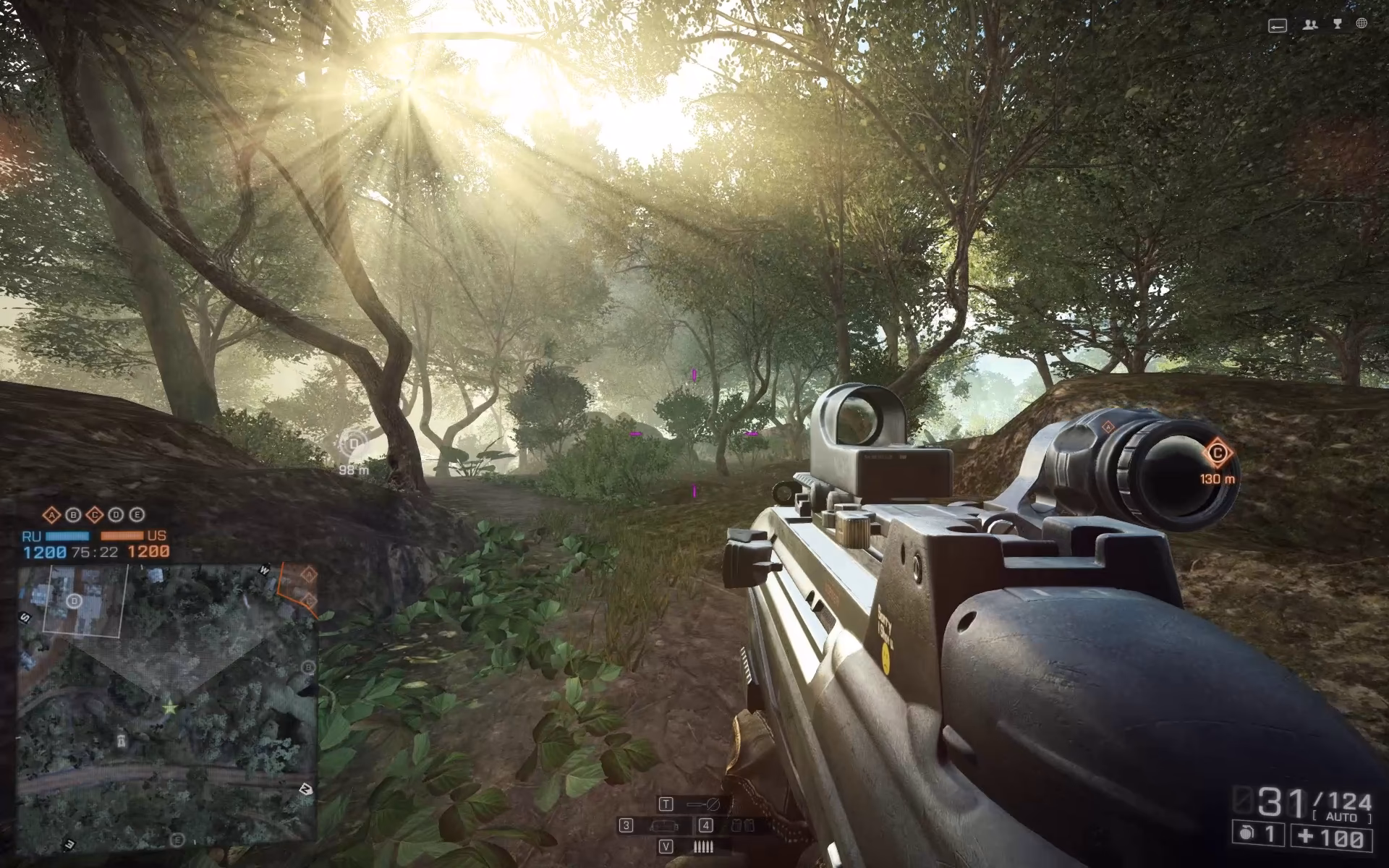1389x868 pixels.
Task: Click the bullets icon beside the V key
Action: coord(703,846)
